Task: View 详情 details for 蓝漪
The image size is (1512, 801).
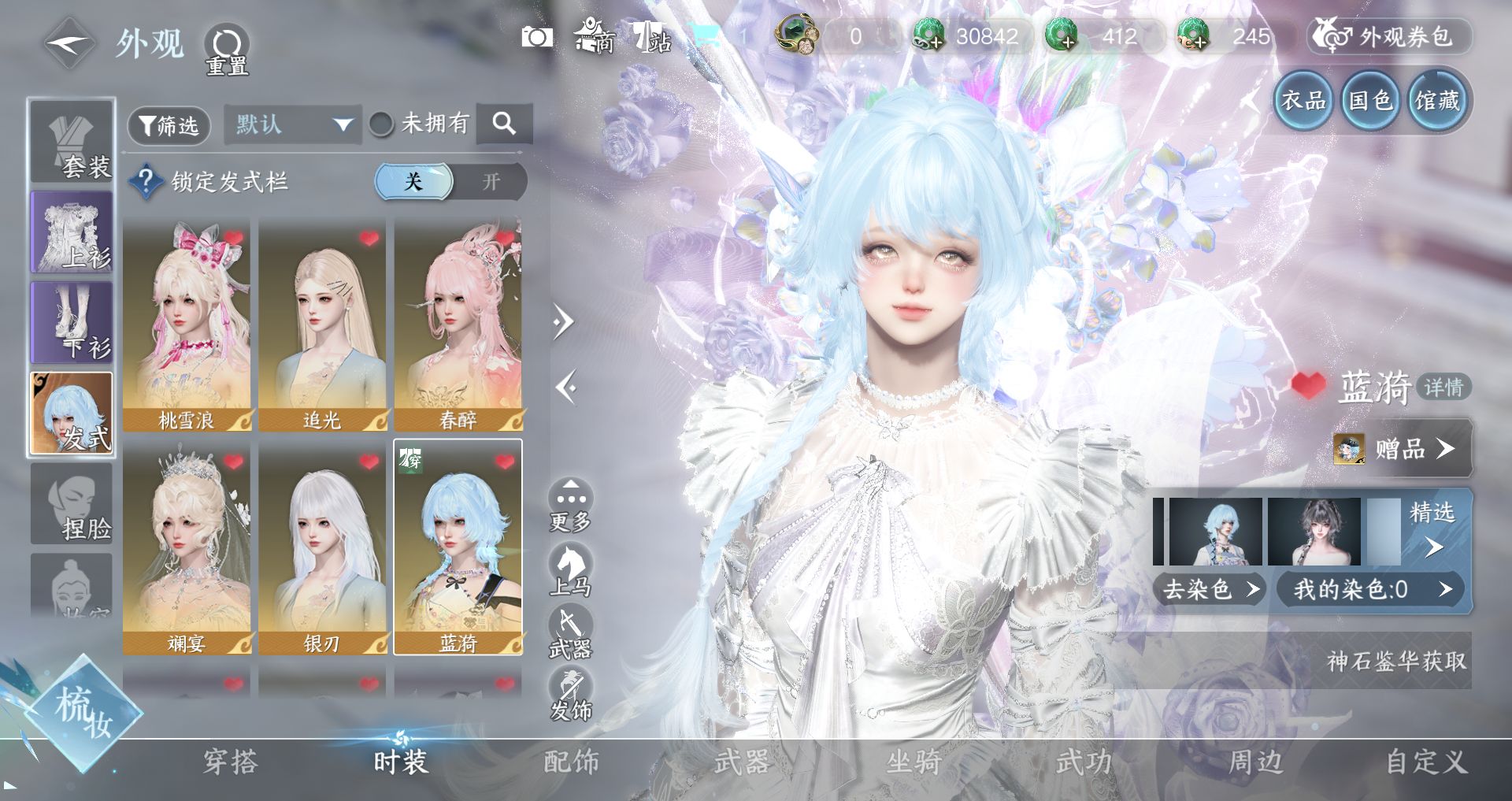Action: (x=1443, y=388)
